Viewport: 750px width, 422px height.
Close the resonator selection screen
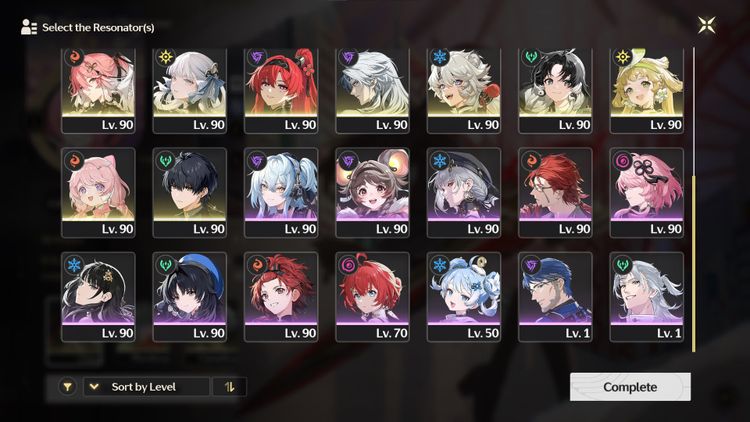point(706,25)
